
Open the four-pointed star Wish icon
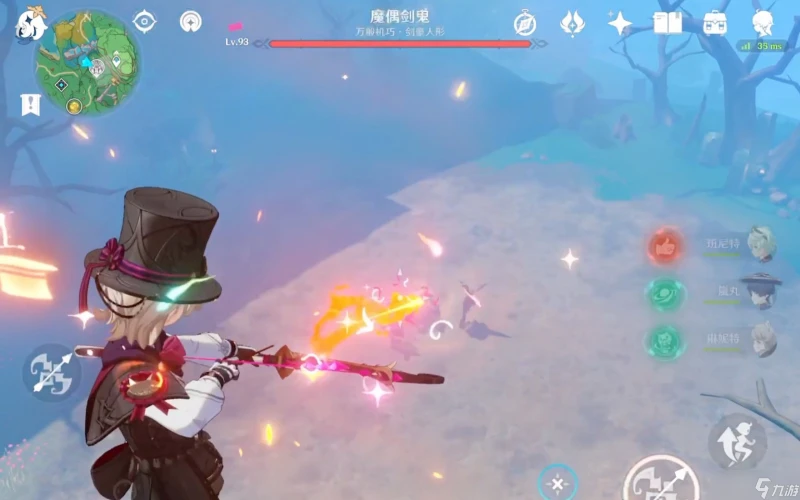(x=620, y=22)
